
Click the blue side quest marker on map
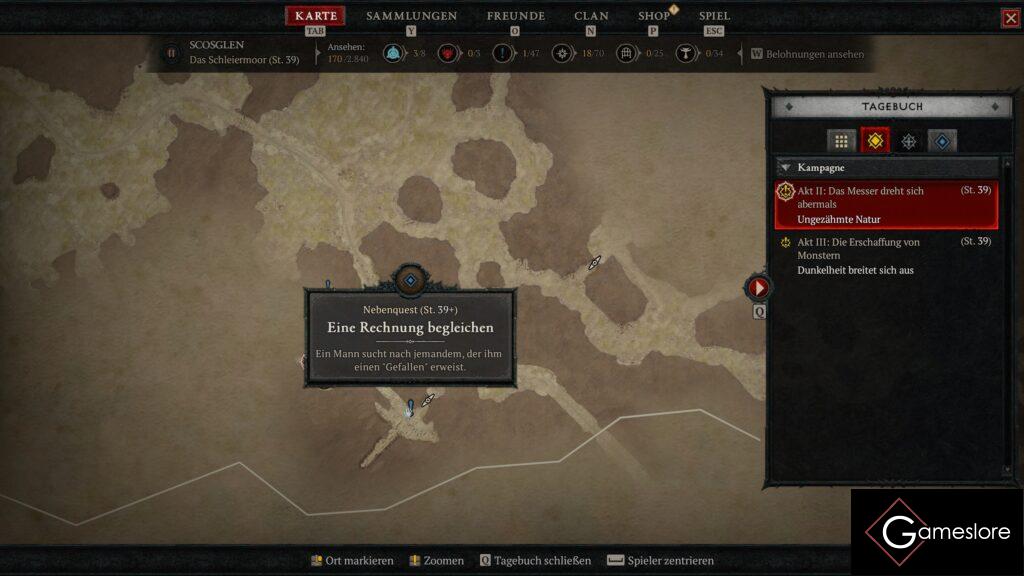[x=410, y=281]
